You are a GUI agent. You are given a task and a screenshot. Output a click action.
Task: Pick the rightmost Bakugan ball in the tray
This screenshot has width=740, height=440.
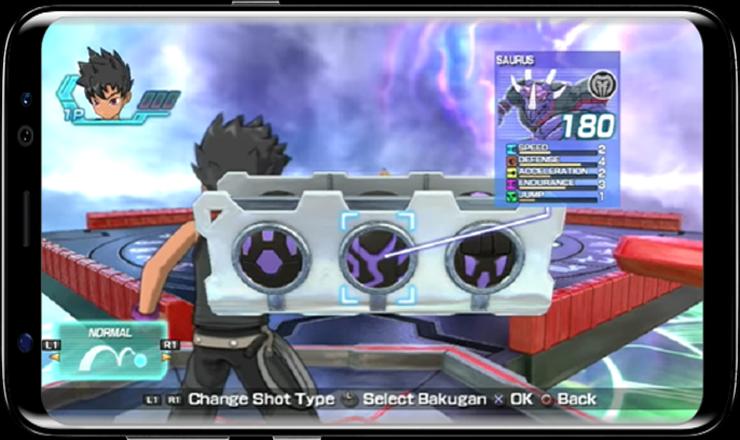[484, 257]
